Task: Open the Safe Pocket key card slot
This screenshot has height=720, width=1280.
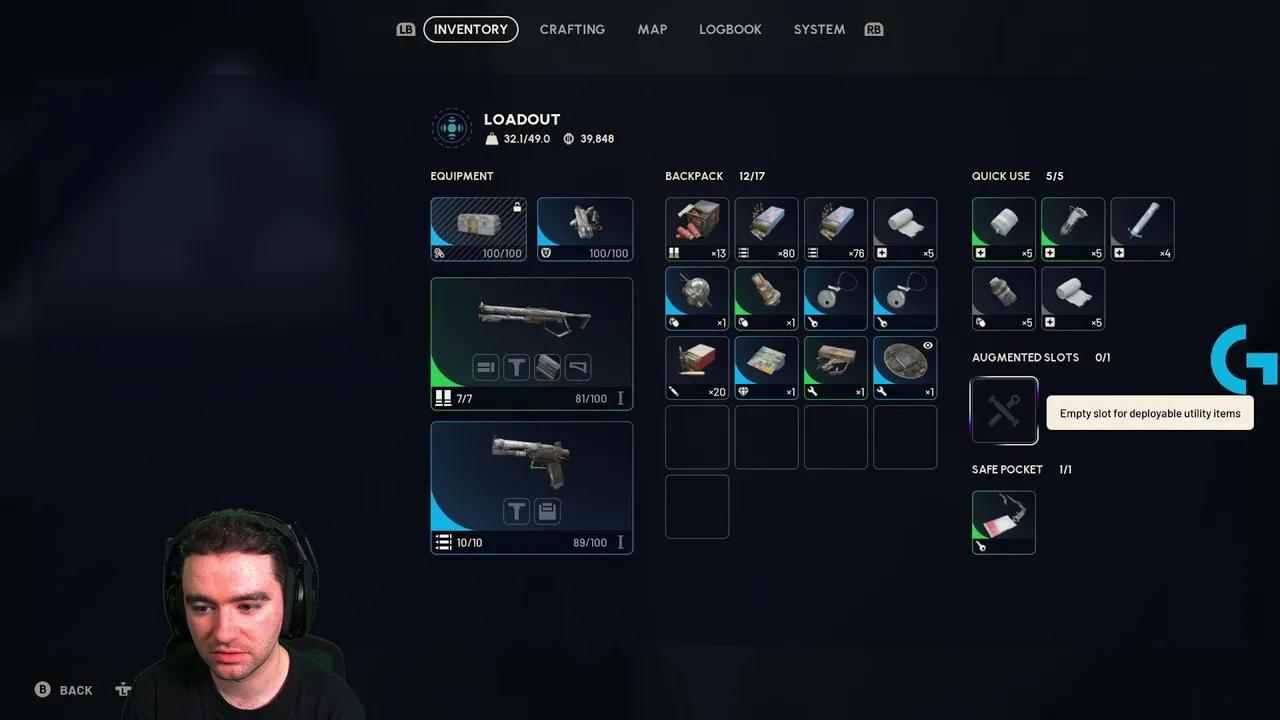Action: coord(1004,522)
